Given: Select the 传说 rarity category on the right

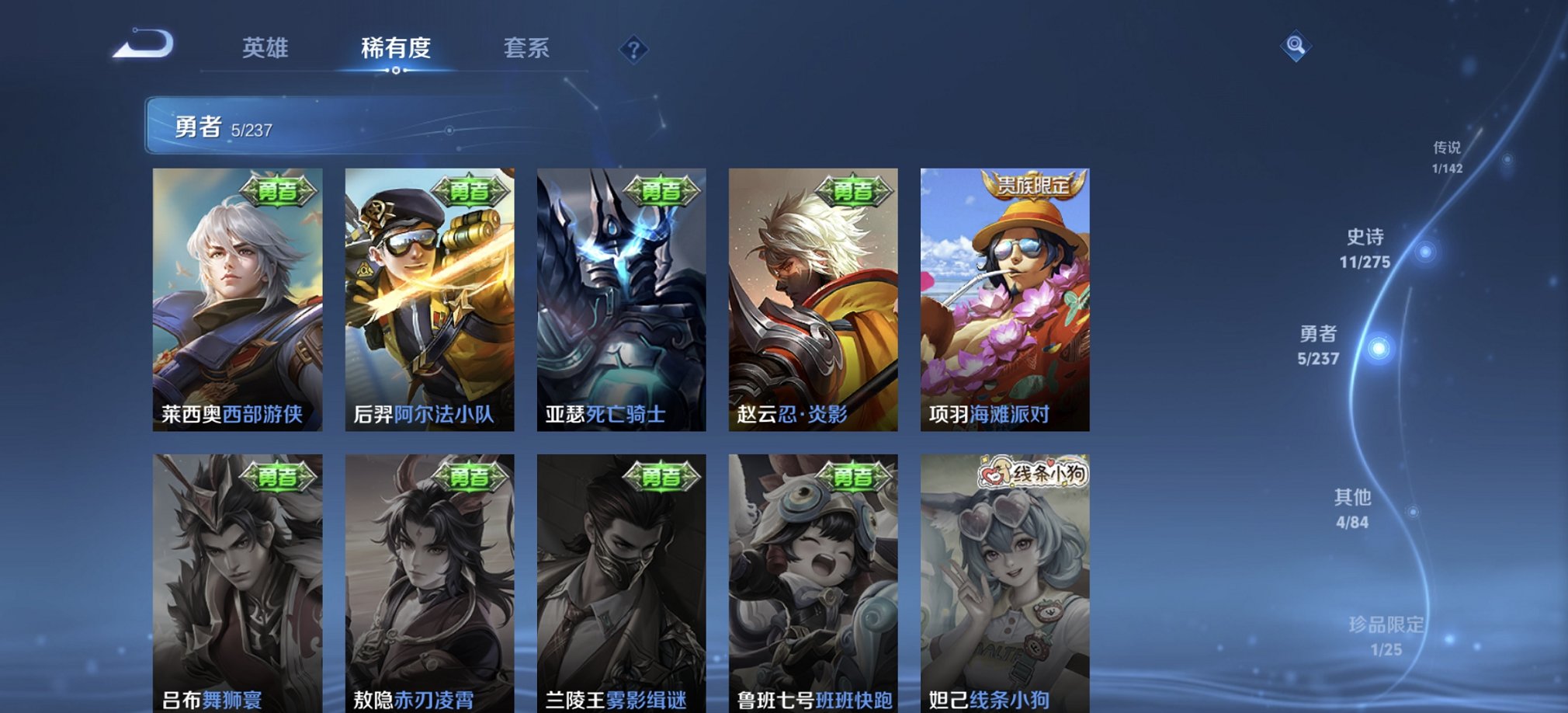Looking at the screenshot, I should point(1445,151).
